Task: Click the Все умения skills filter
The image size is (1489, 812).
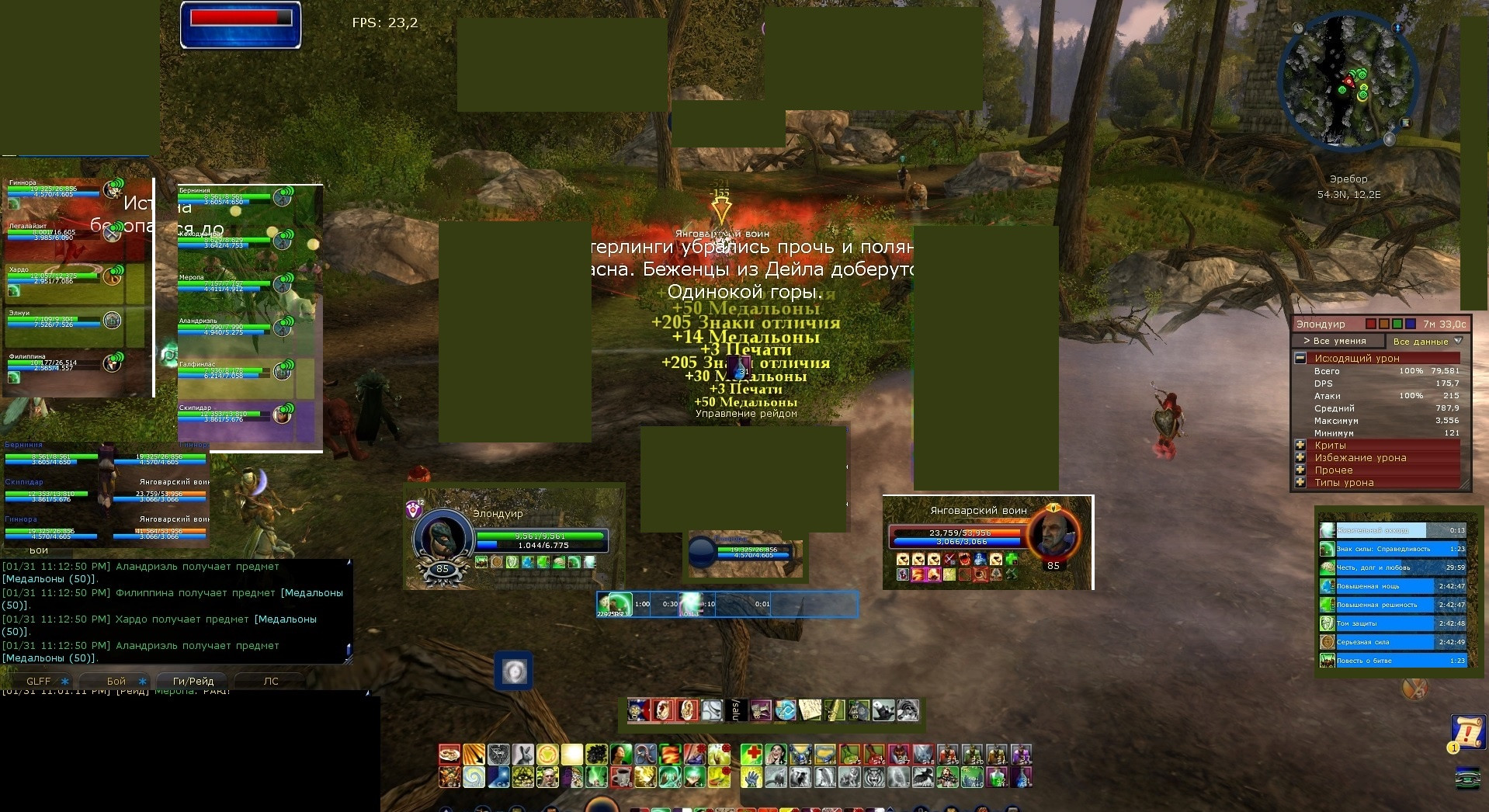Action: (1339, 341)
